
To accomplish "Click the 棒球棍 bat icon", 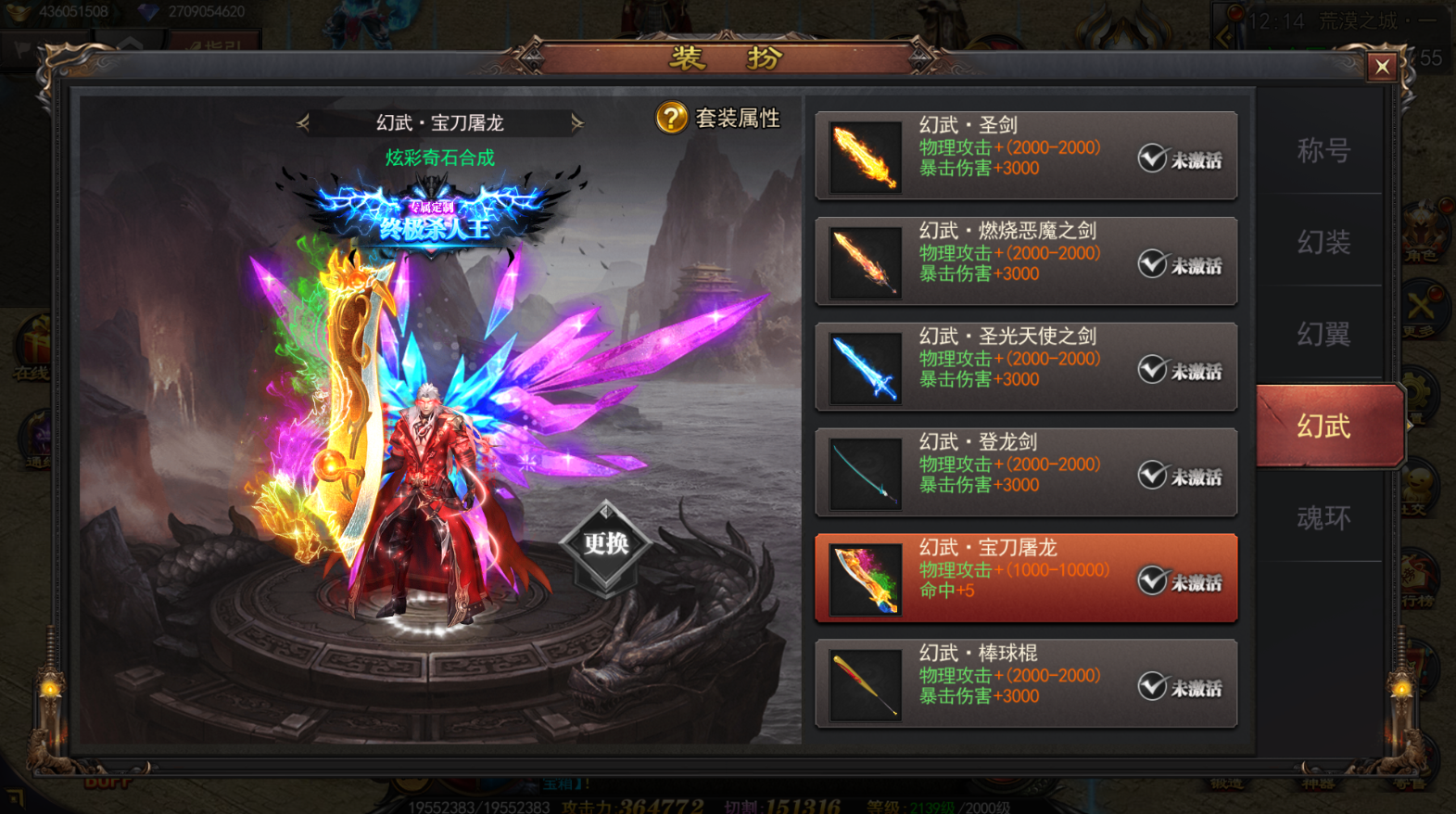I will pos(866,685).
